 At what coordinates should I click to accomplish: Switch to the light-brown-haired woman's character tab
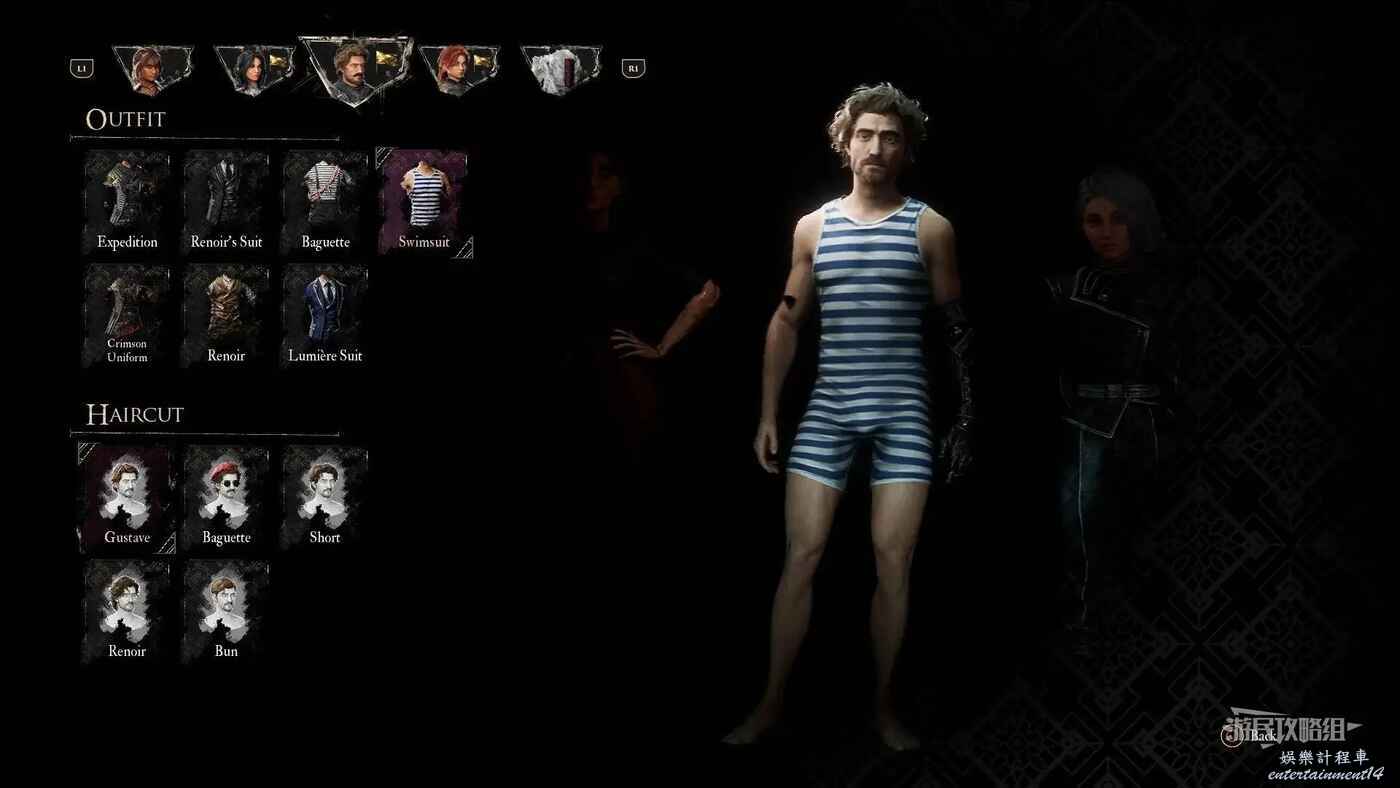[x=152, y=68]
